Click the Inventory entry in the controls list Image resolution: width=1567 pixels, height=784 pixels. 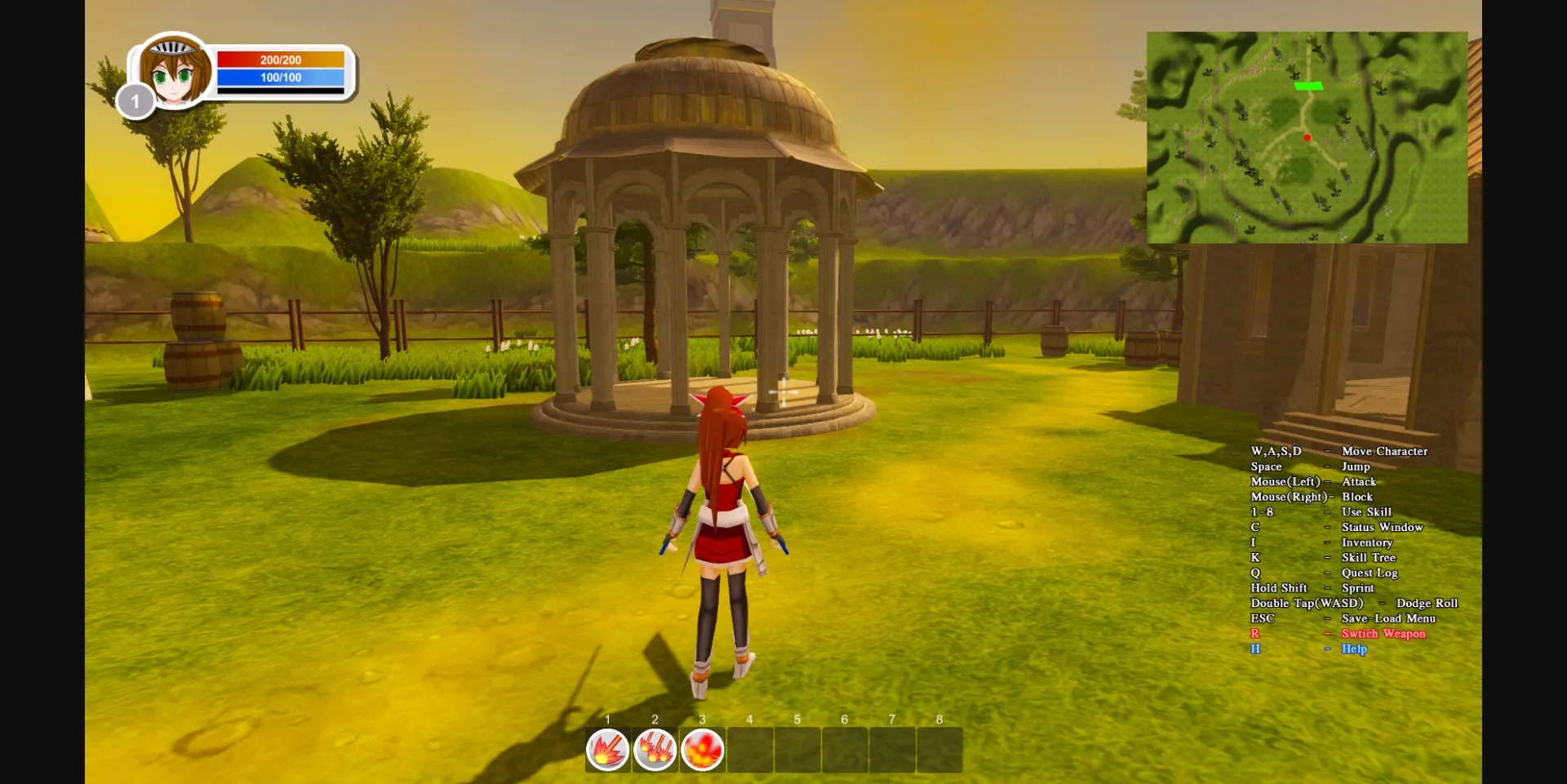pyautogui.click(x=1367, y=542)
